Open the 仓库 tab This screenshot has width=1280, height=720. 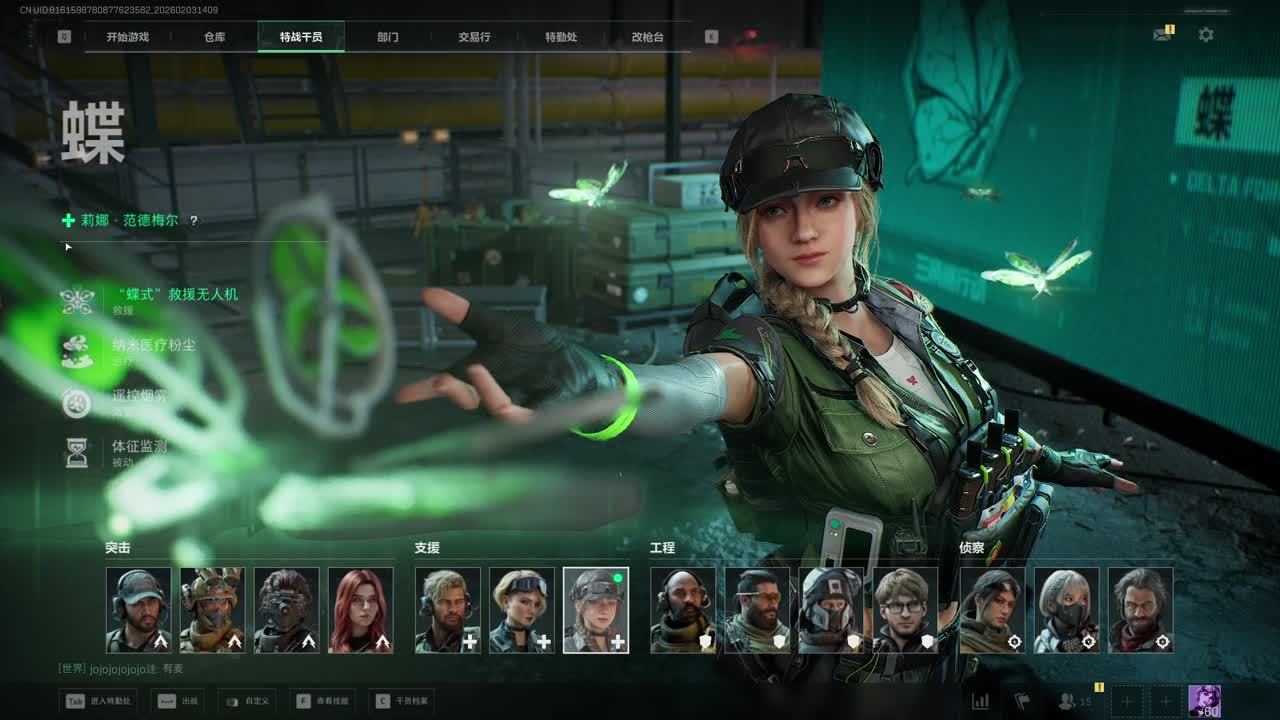215,37
